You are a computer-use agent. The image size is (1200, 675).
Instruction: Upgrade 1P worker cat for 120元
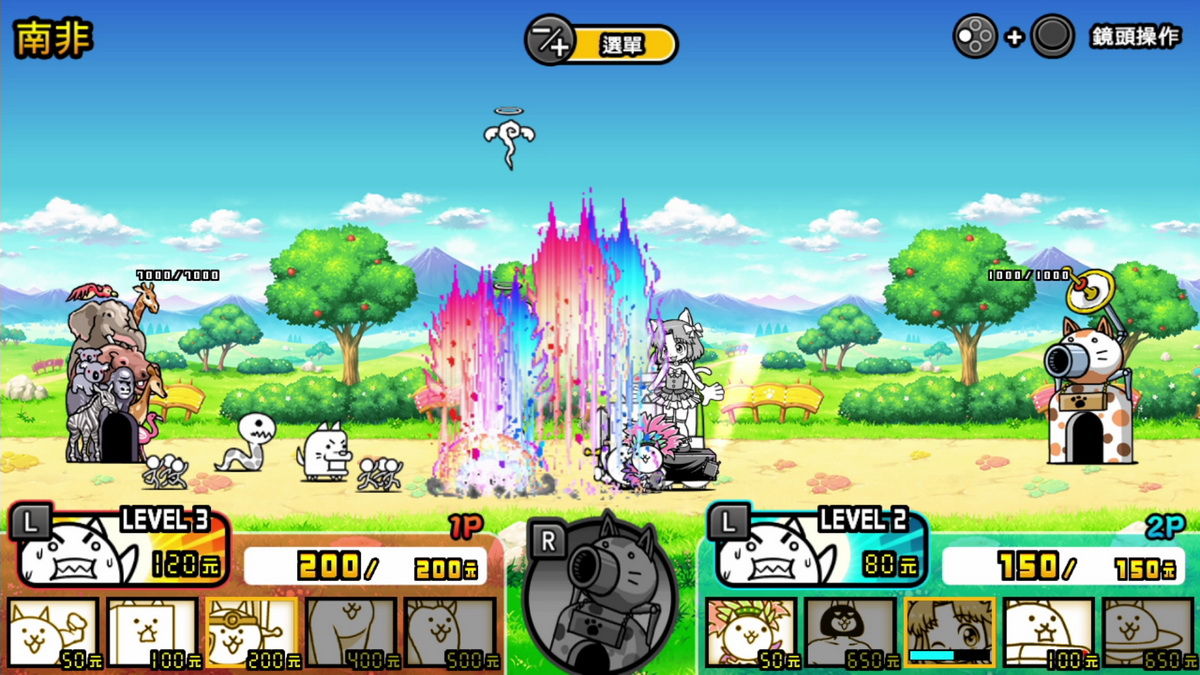coord(118,546)
